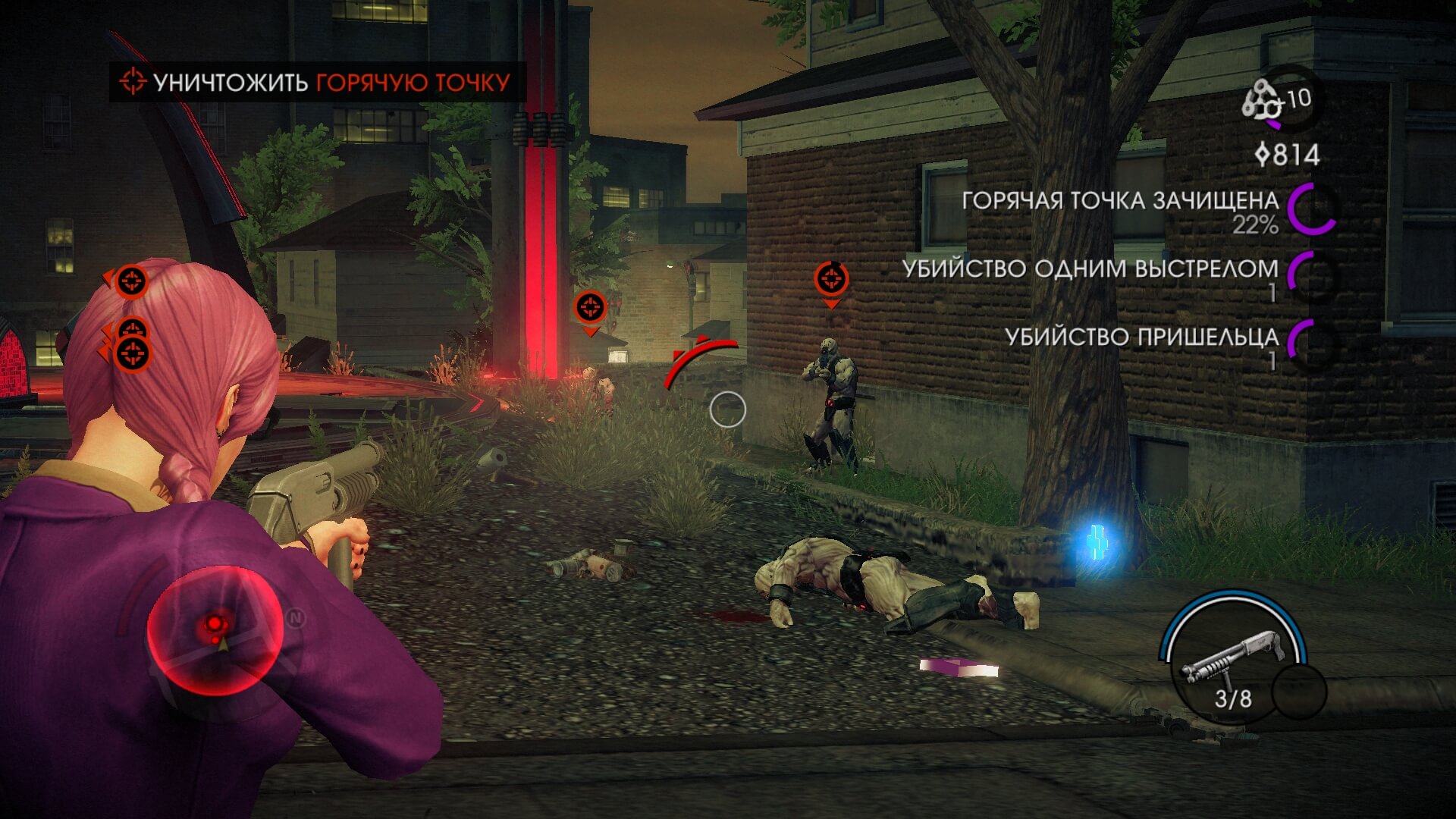This screenshot has width=1456, height=819.
Task: Select the empty circular slot beside the shotgun
Action: point(1298,692)
